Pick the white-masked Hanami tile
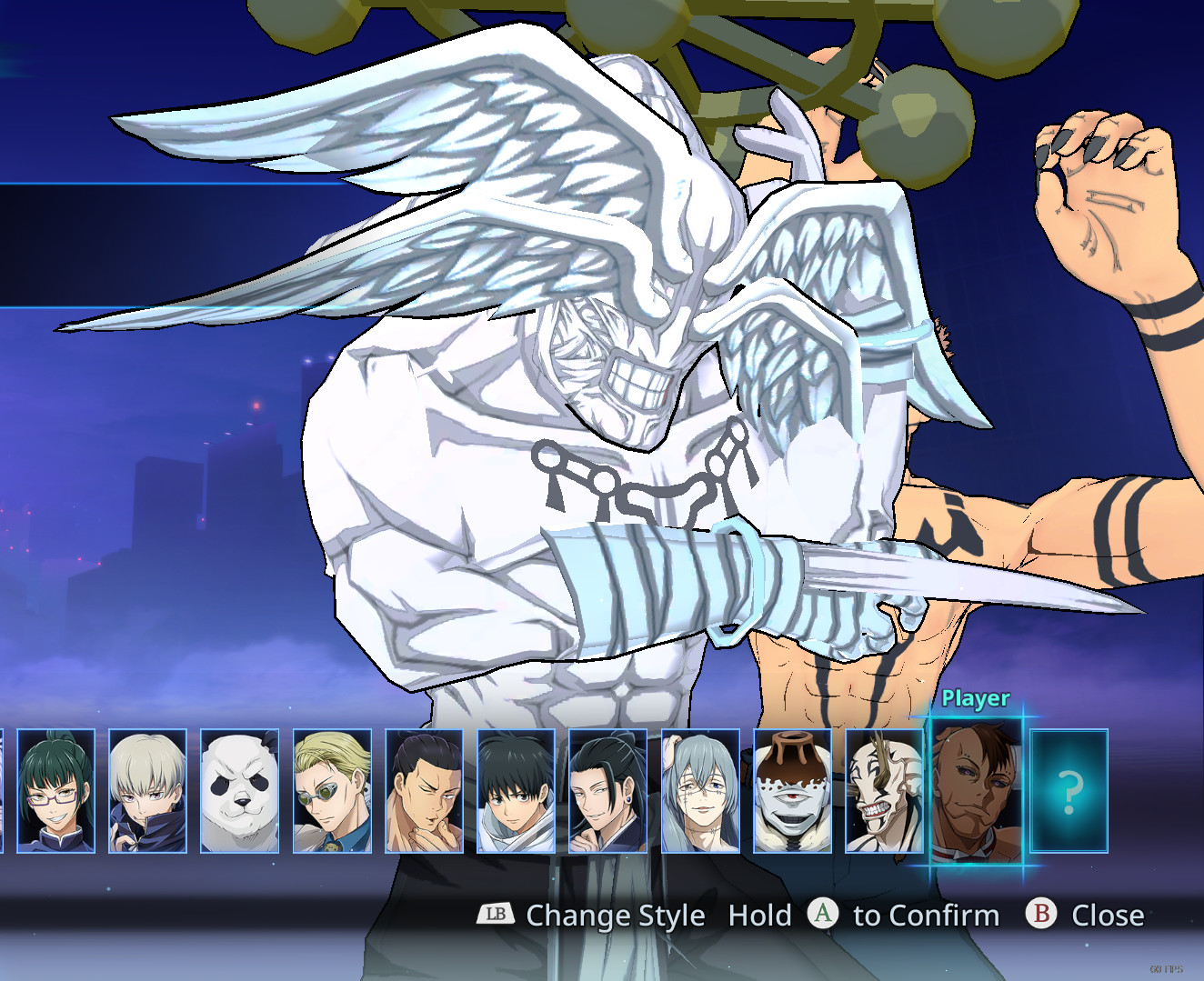This screenshot has height=981, width=1204. (x=885, y=791)
